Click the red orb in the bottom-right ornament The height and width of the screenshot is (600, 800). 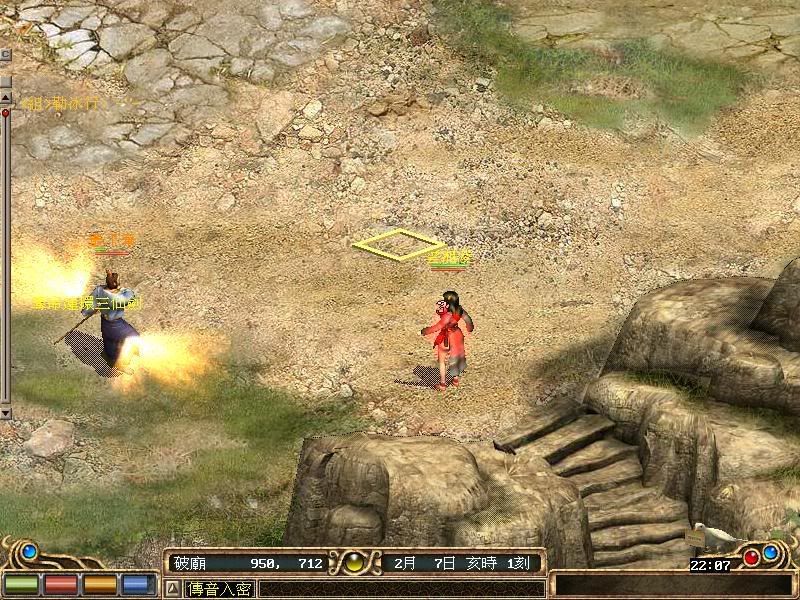(750, 557)
